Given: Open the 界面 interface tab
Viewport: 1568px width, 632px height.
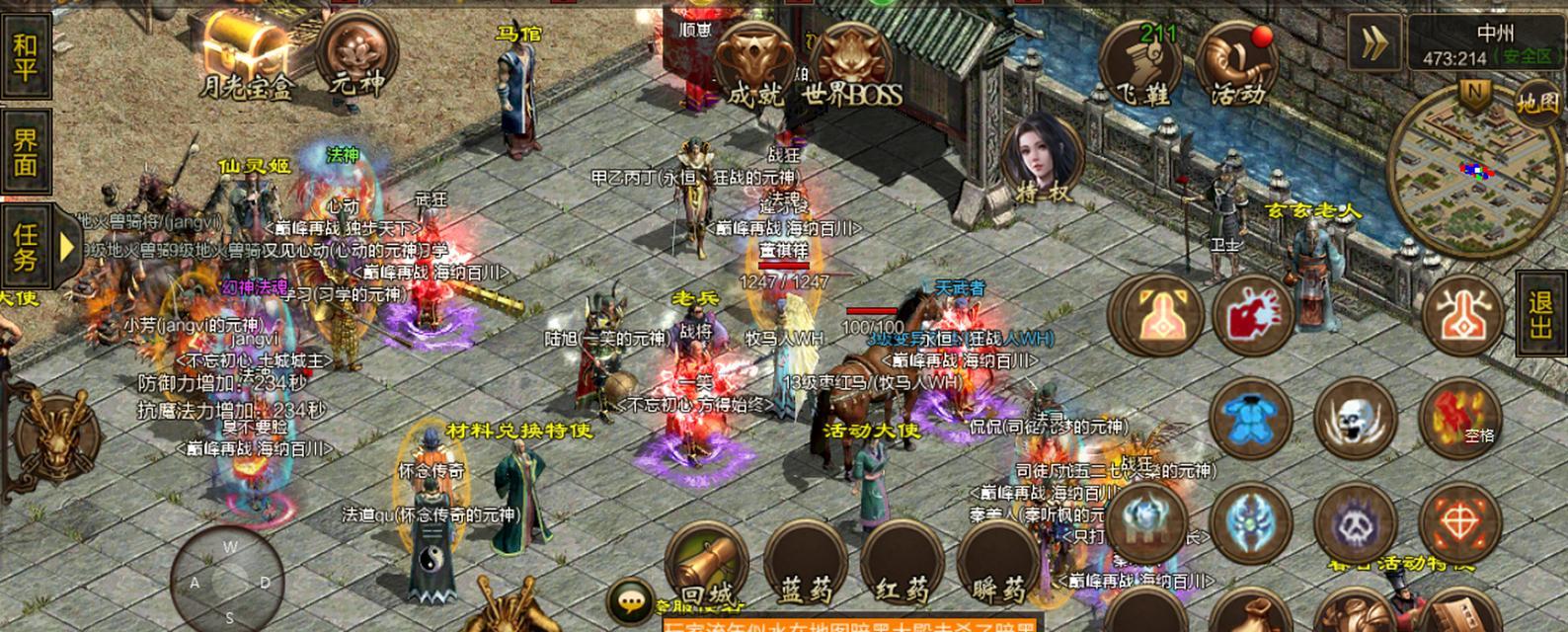Looking at the screenshot, I should pyautogui.click(x=25, y=151).
